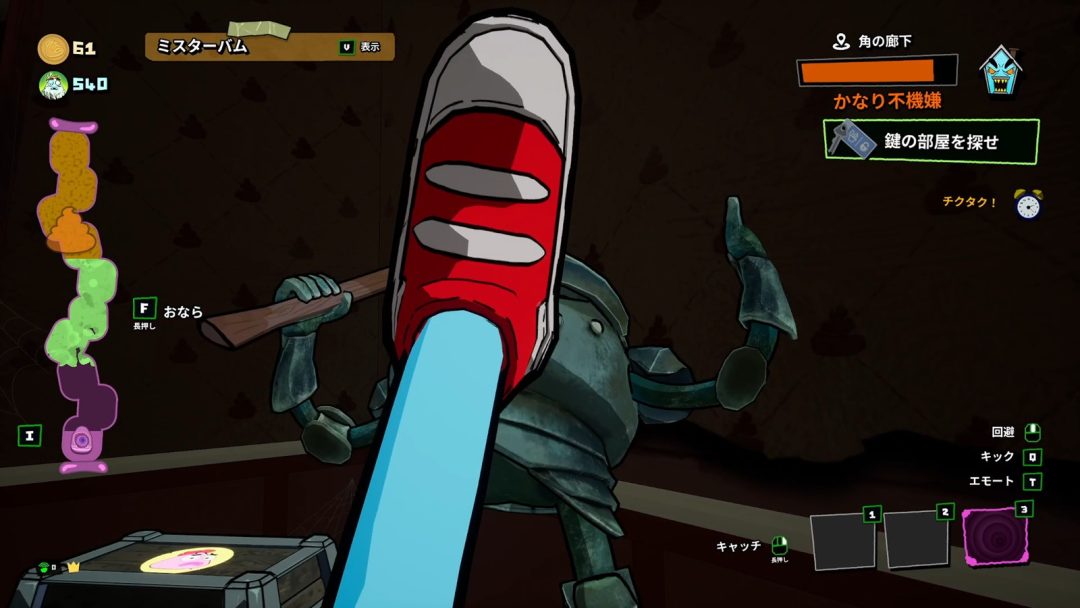
Task: Select the empty item slot numbered 1
Action: coord(842,541)
